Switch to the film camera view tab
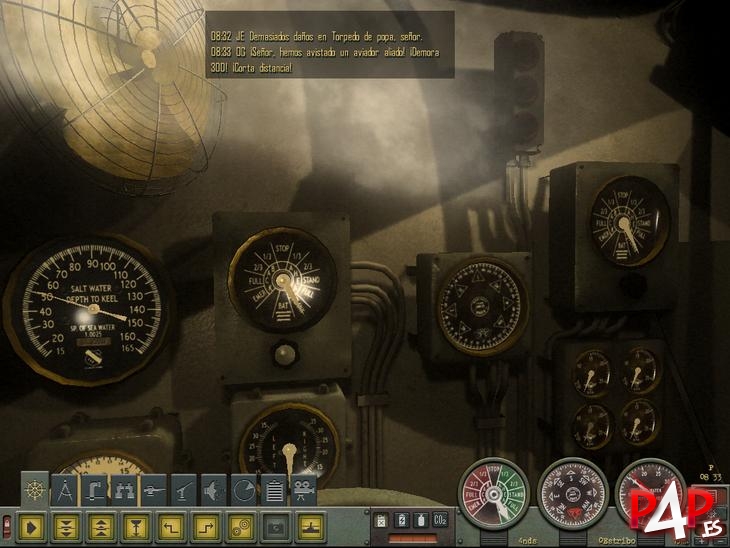The image size is (730, 548). [x=302, y=489]
